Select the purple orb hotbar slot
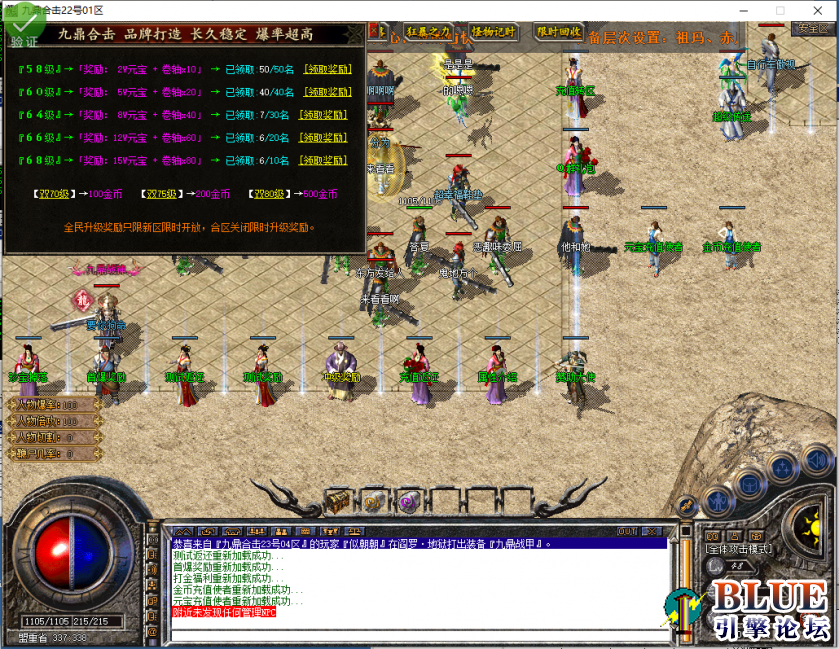Viewport: 839px width, 649px height. pos(407,501)
